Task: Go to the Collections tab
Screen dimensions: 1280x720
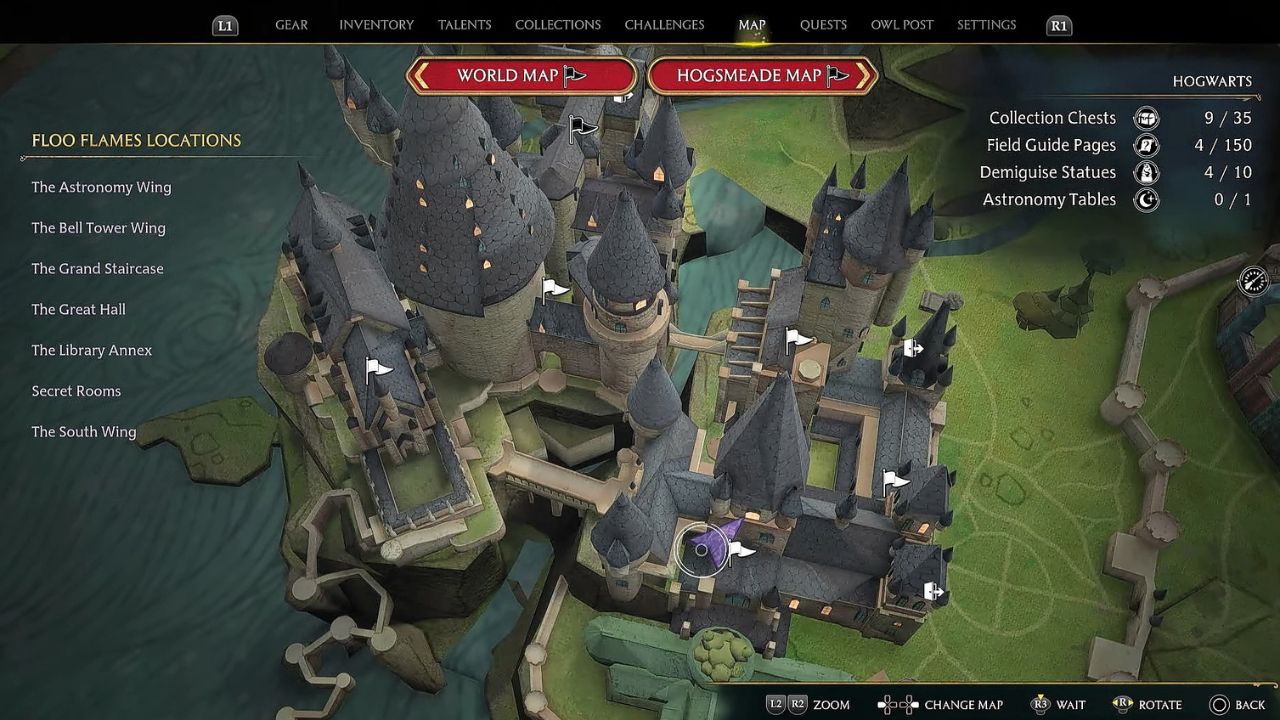Action: tap(557, 25)
